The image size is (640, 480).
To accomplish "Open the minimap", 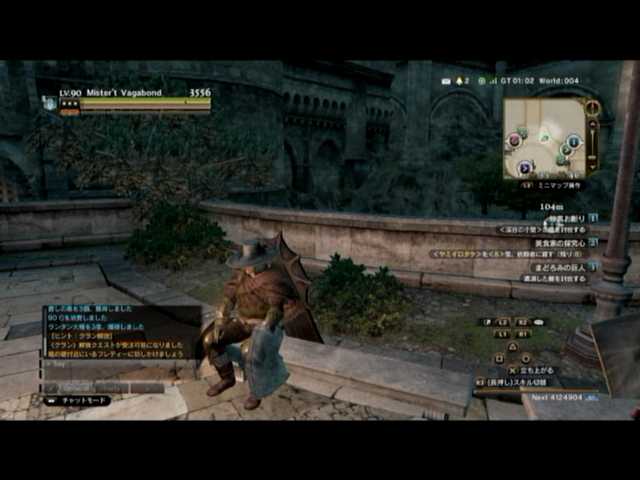I will tap(544, 138).
